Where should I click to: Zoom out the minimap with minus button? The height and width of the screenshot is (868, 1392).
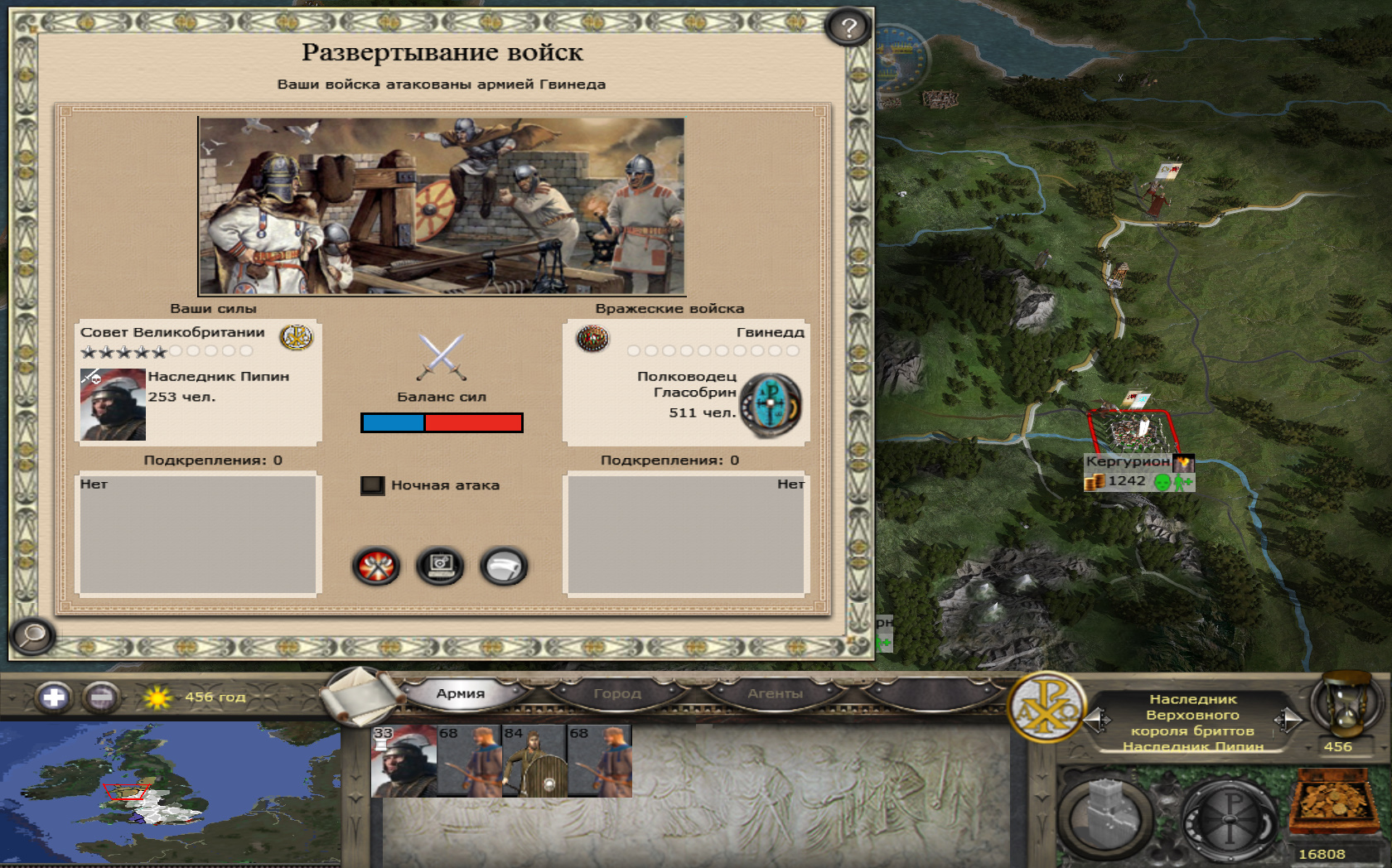click(x=101, y=697)
